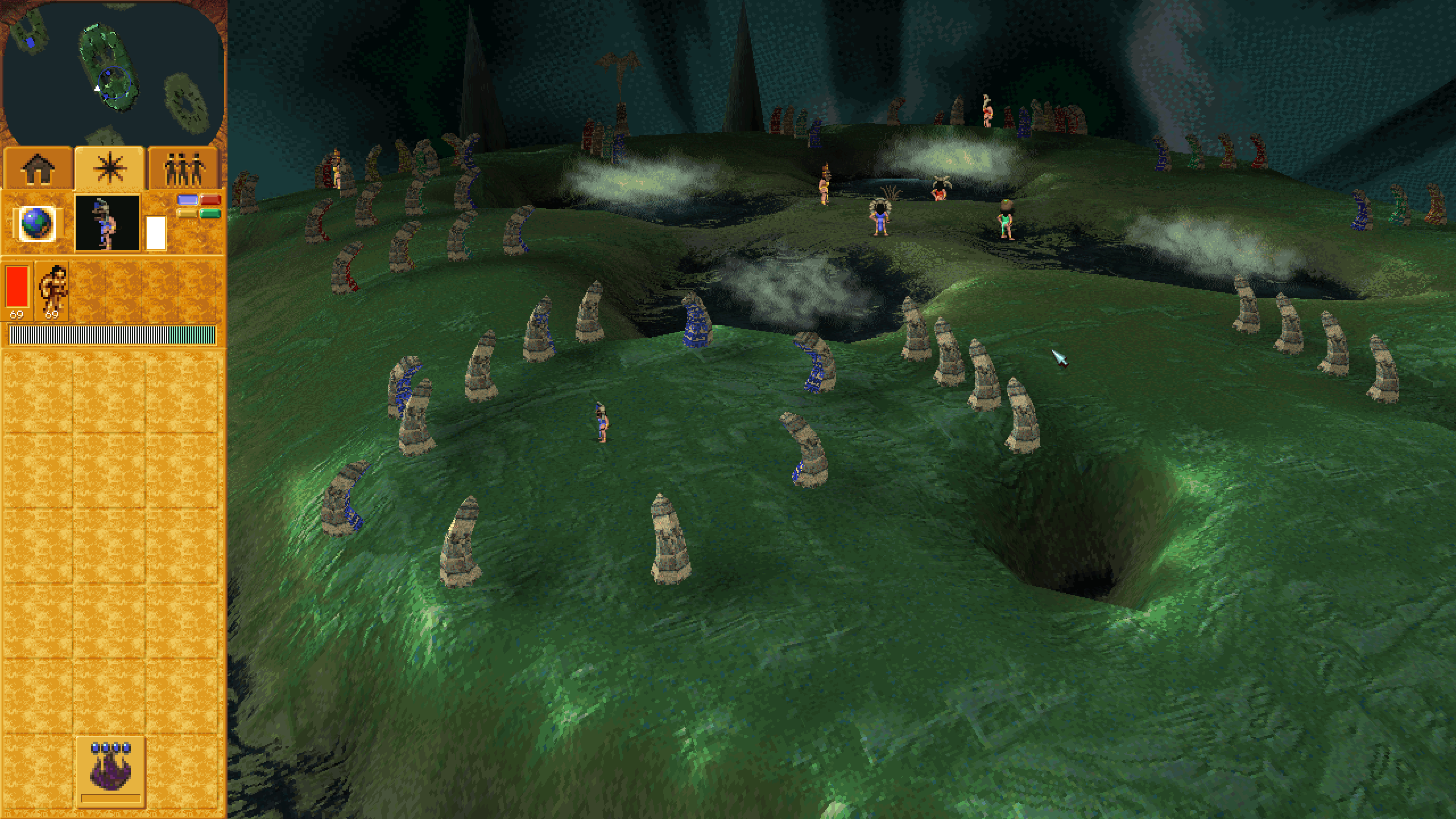Open the spells starburst tab
The width and height of the screenshot is (1456, 819).
point(110,168)
